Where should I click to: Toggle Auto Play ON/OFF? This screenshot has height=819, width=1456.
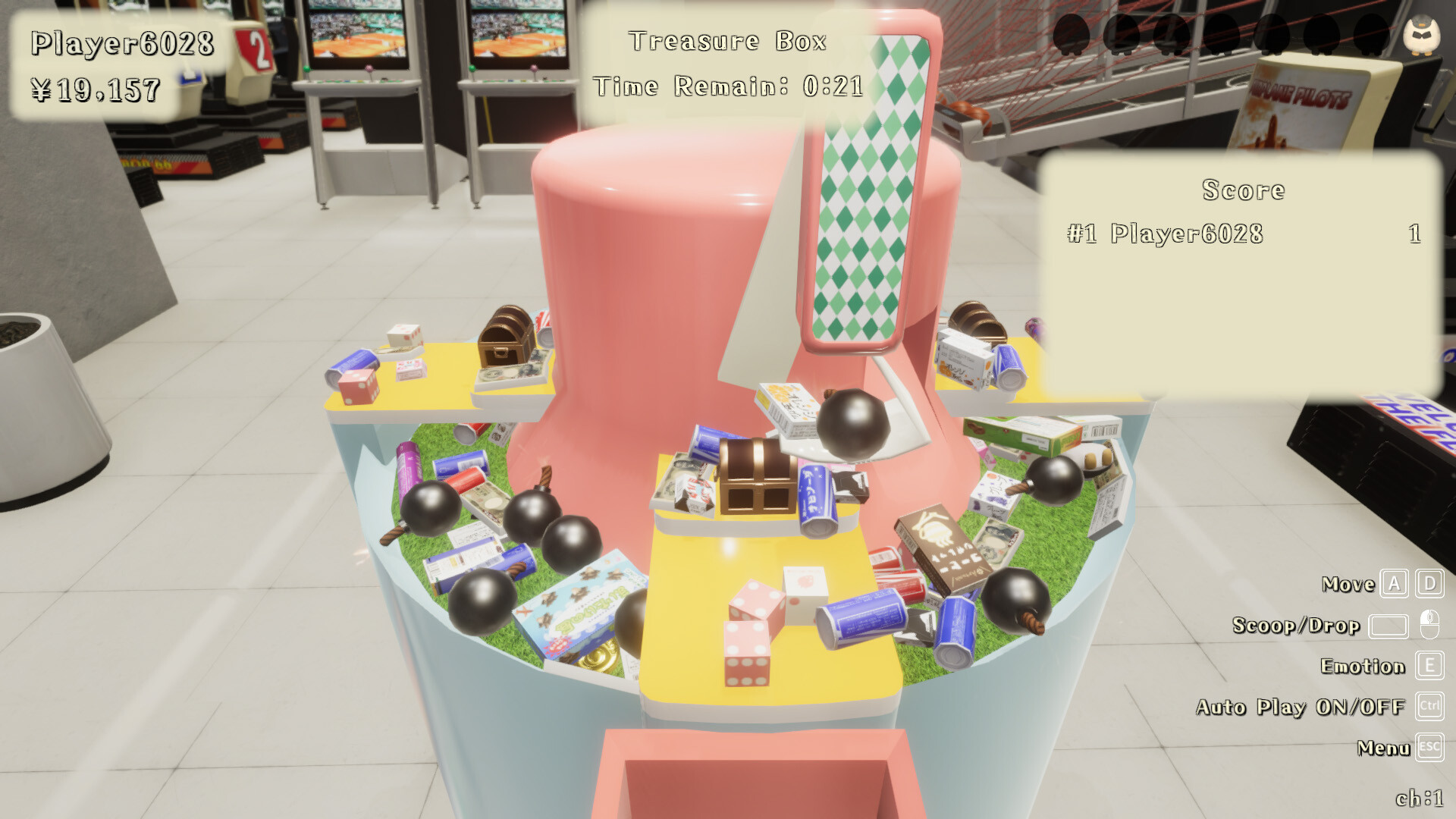click(x=1301, y=707)
